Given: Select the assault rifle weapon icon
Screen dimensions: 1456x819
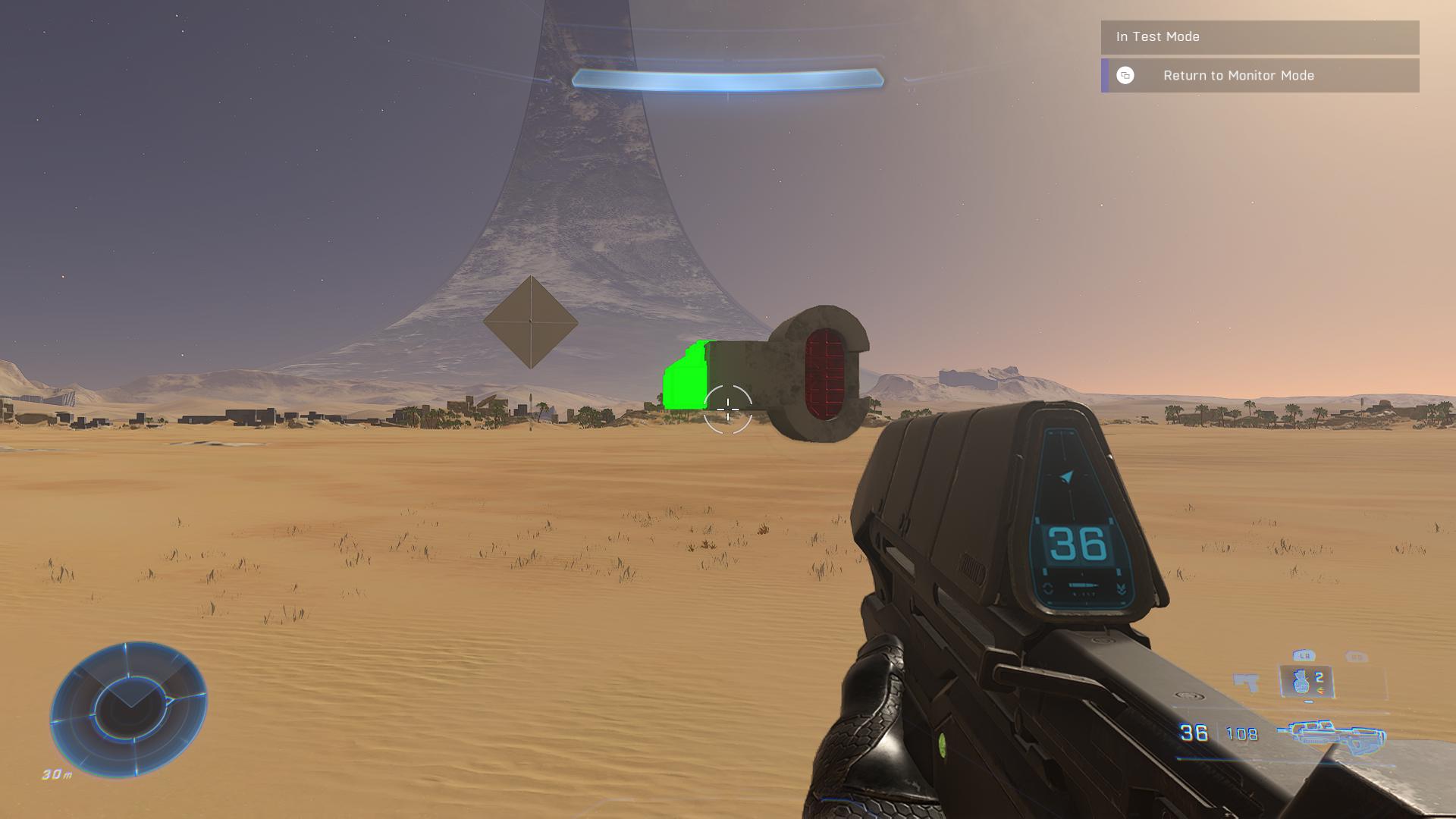Looking at the screenshot, I should tap(1332, 734).
